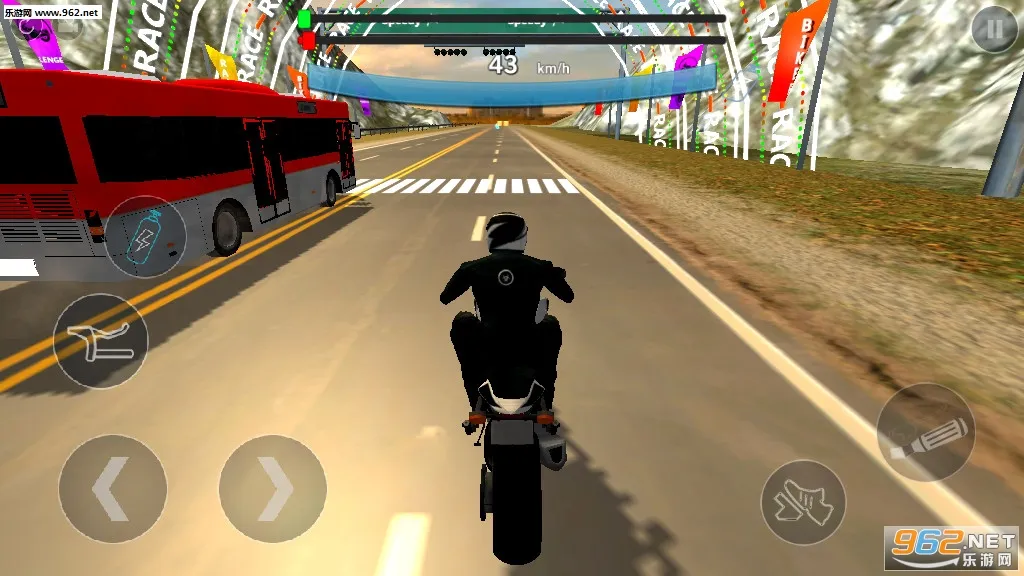
Task: Pause the race with the pause button
Action: [993, 31]
